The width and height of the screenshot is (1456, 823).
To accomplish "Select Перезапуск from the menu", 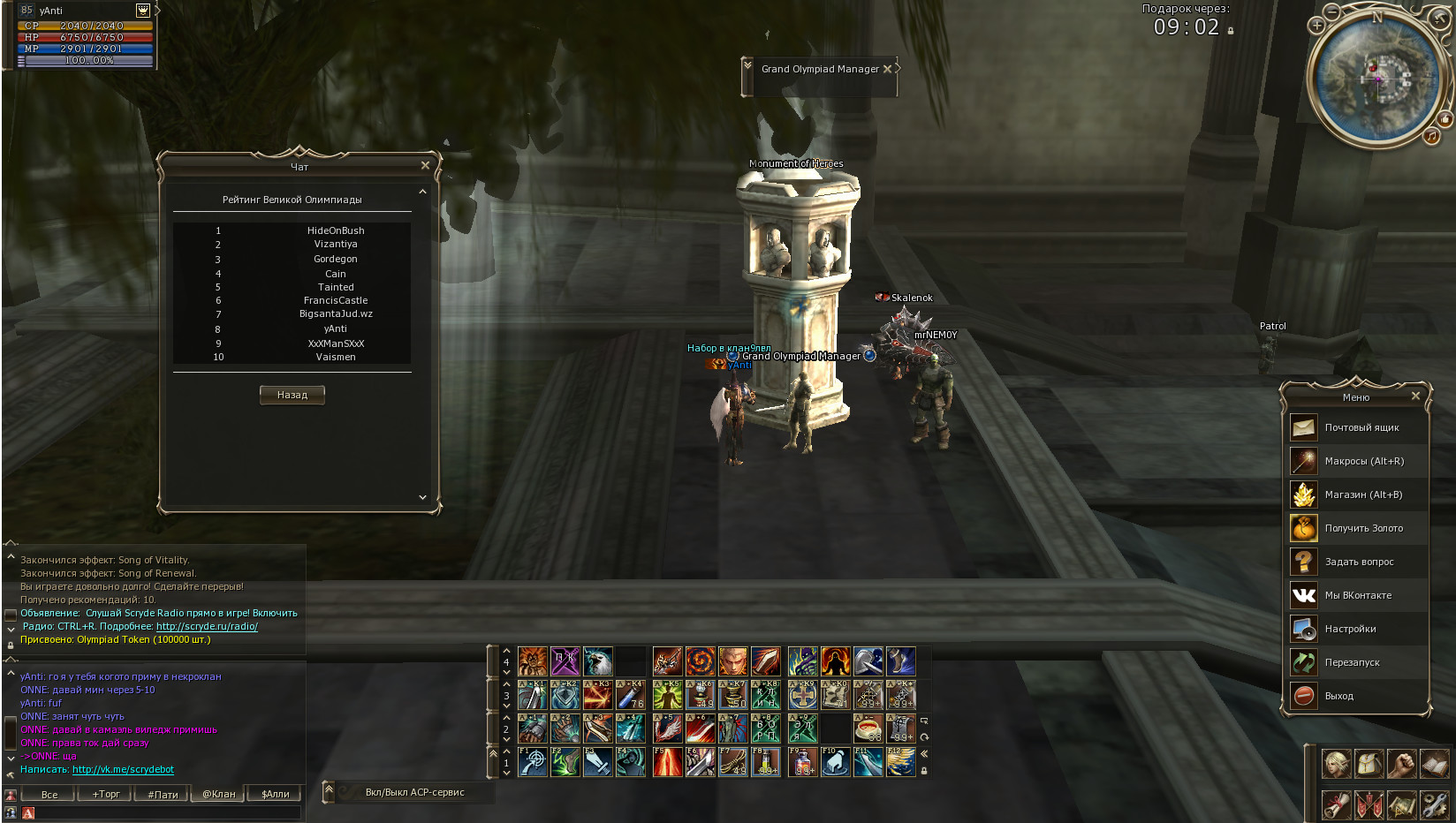I will coord(1352,662).
